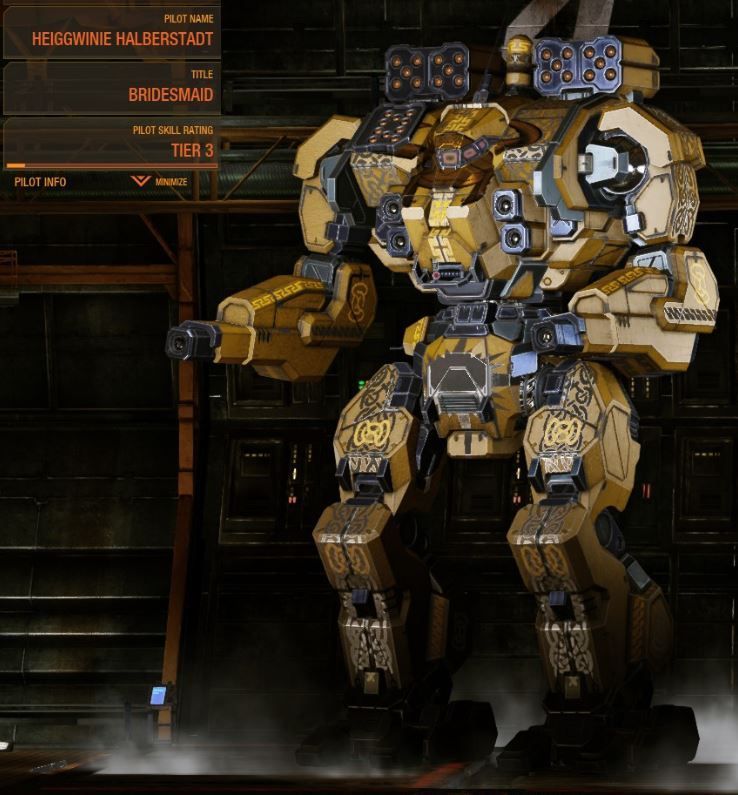Screen dimensions: 738x795
Task: Minimize the pilot info panel
Action: pos(160,182)
